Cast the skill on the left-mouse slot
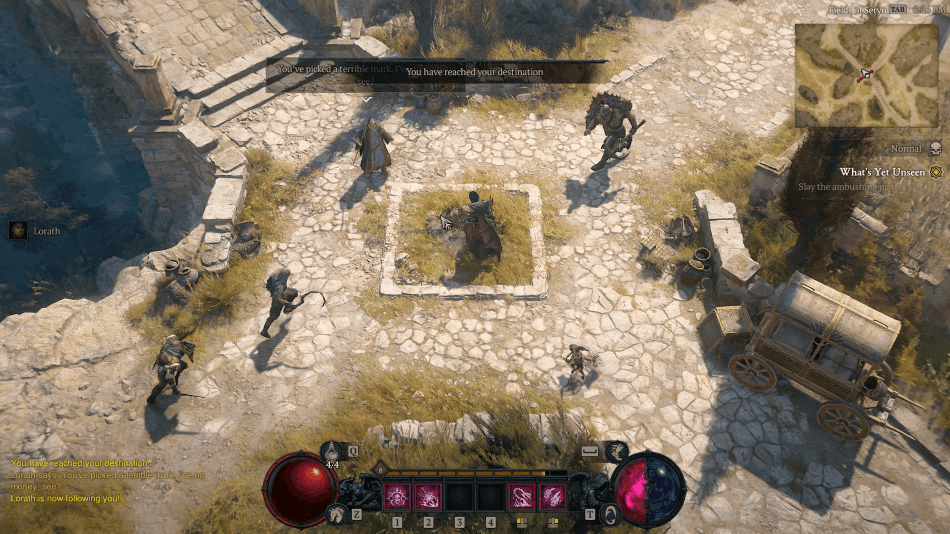Viewport: 950px width, 534px height. tap(521, 496)
